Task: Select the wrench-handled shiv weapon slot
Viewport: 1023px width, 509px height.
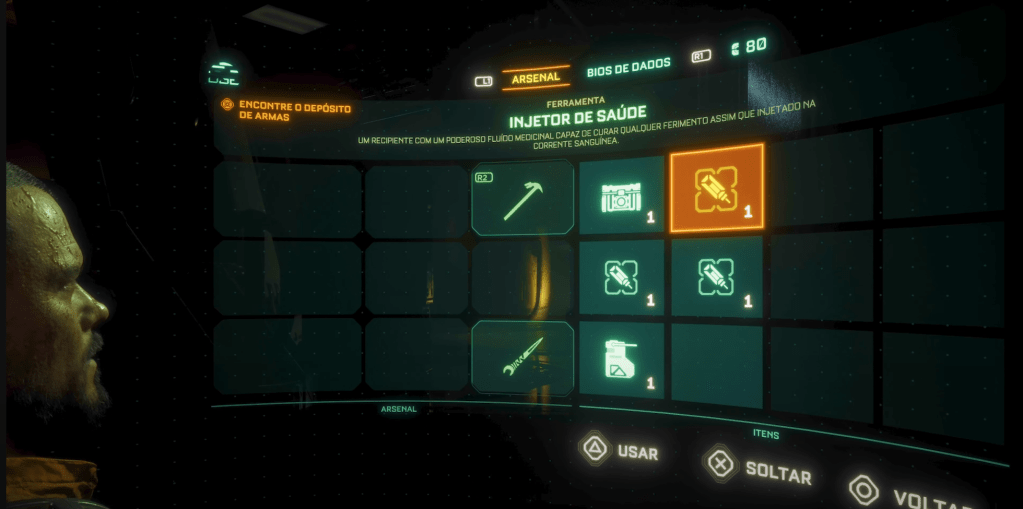Action: point(523,357)
